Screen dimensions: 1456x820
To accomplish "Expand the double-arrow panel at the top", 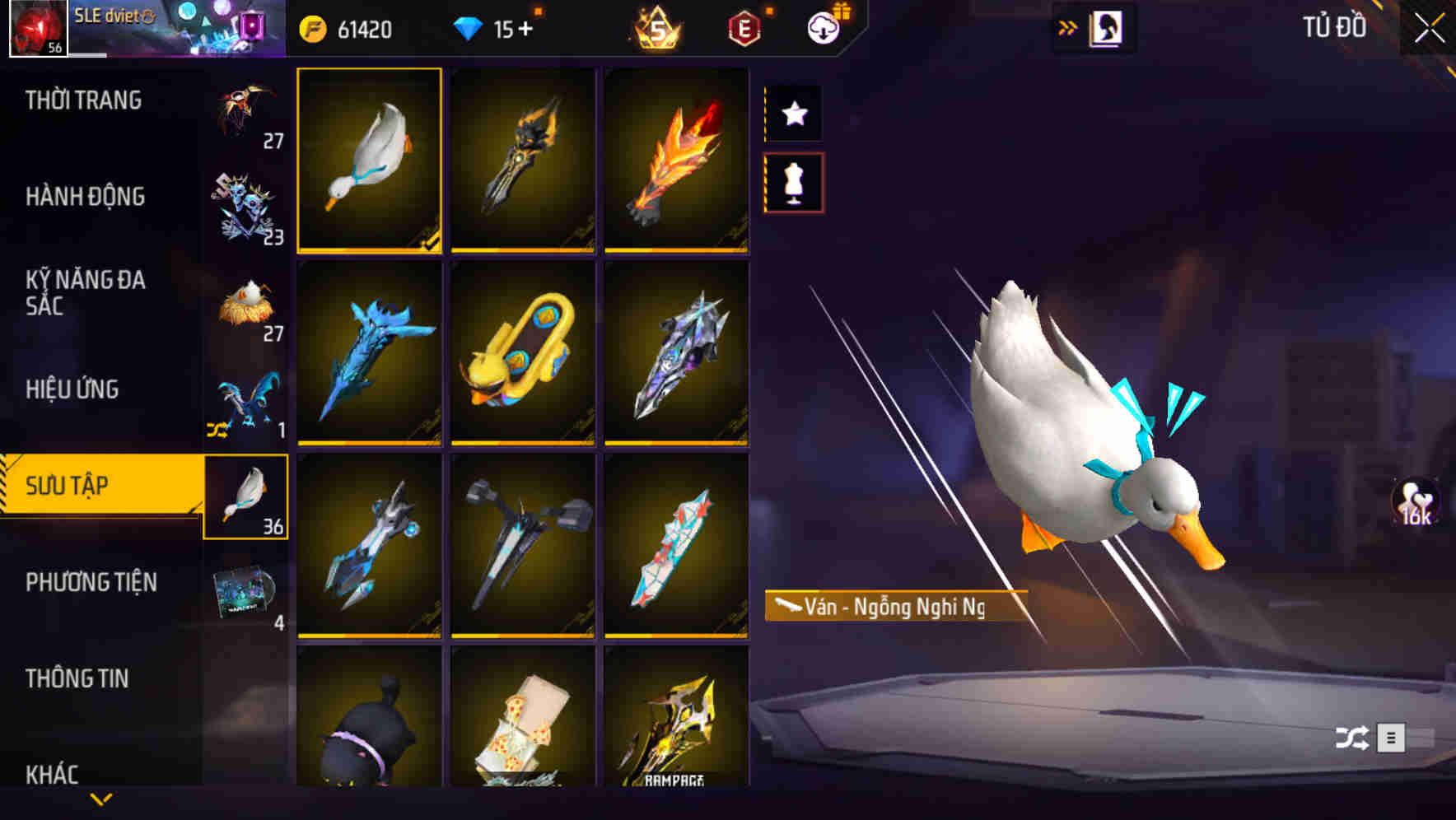I will (x=1068, y=26).
